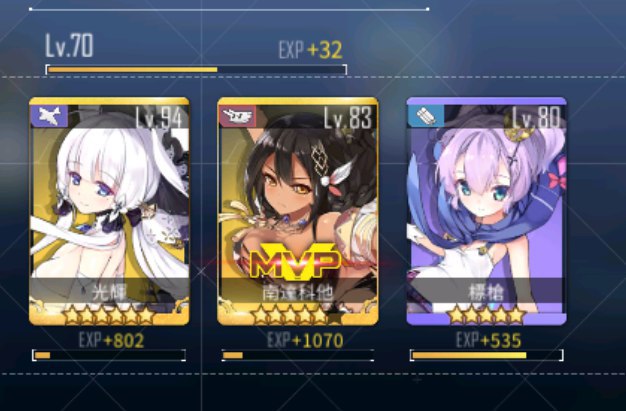Choose the MVP ship card at Lv.83
626x411 pixels.
[x=297, y=212]
